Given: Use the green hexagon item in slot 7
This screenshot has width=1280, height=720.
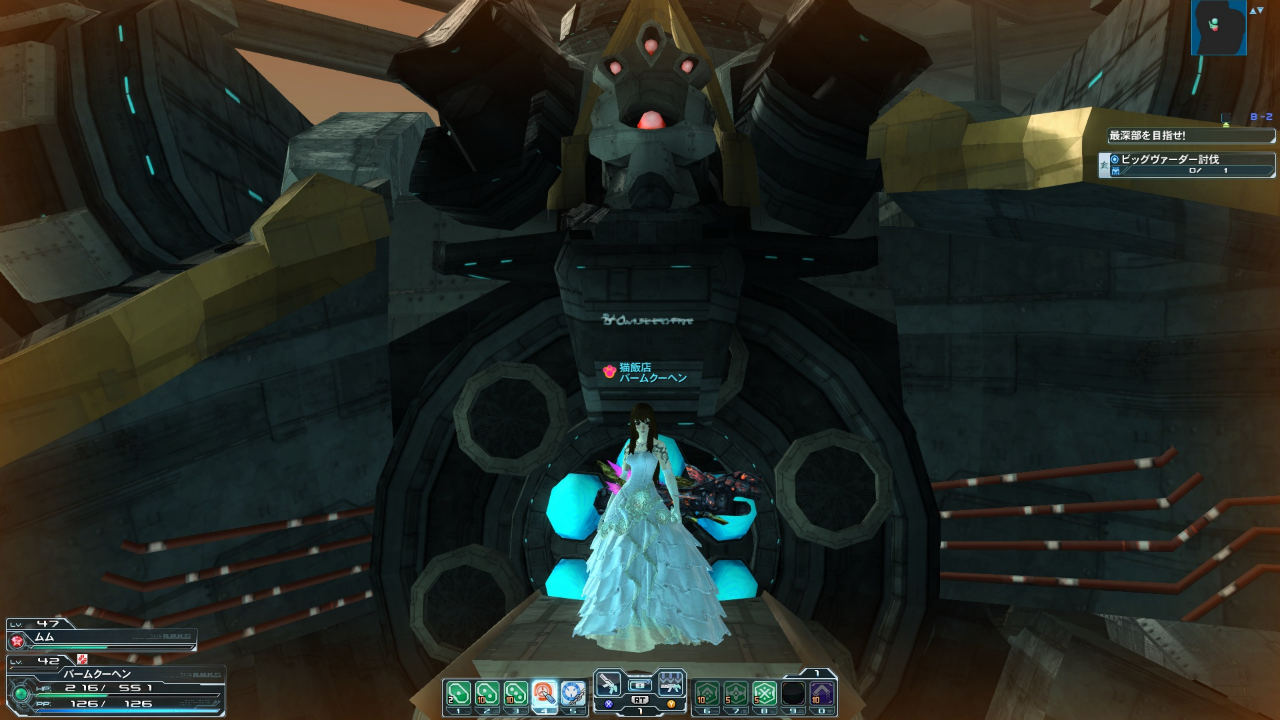Looking at the screenshot, I should tap(736, 693).
